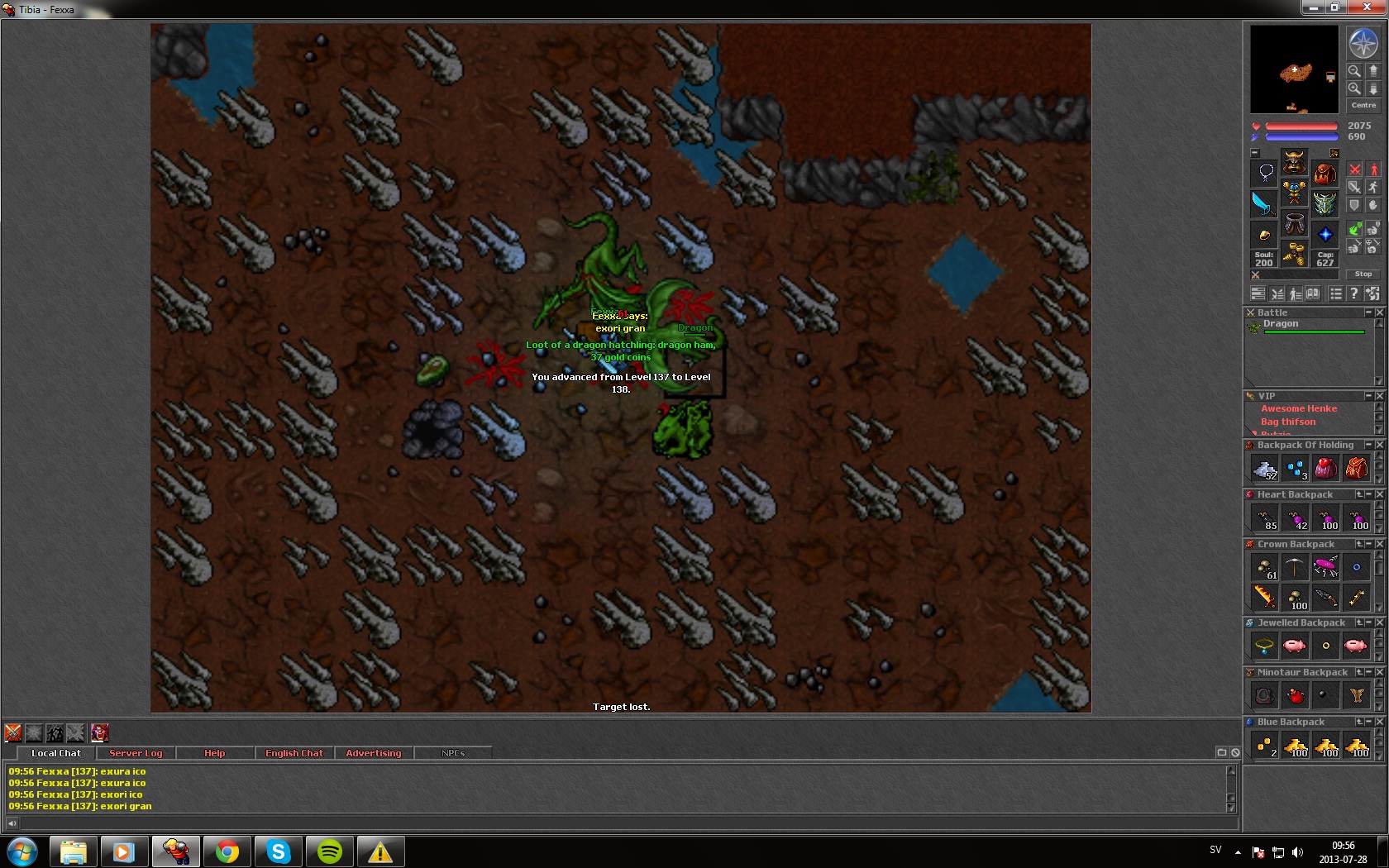Select the horned helmet equipment slot

(1294, 160)
